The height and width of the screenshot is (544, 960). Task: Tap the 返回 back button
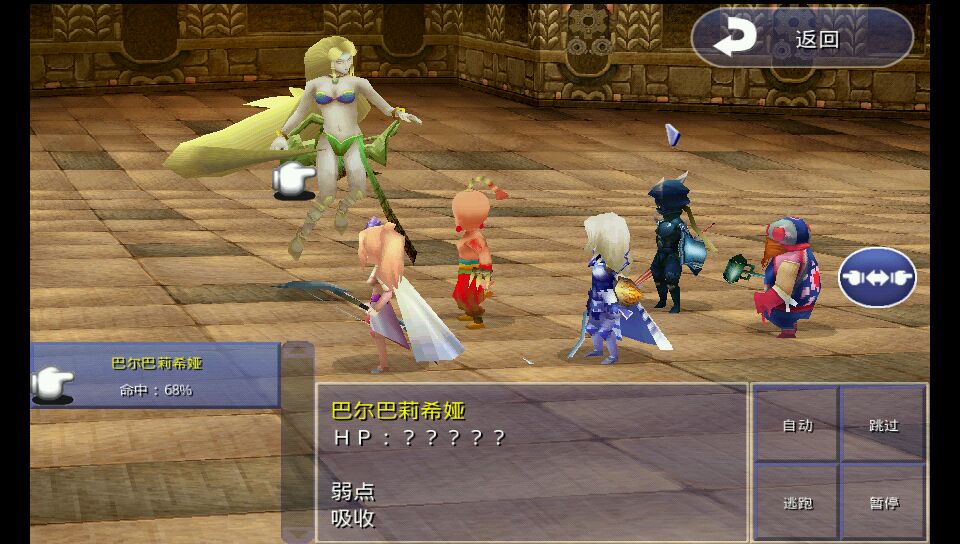click(x=802, y=39)
